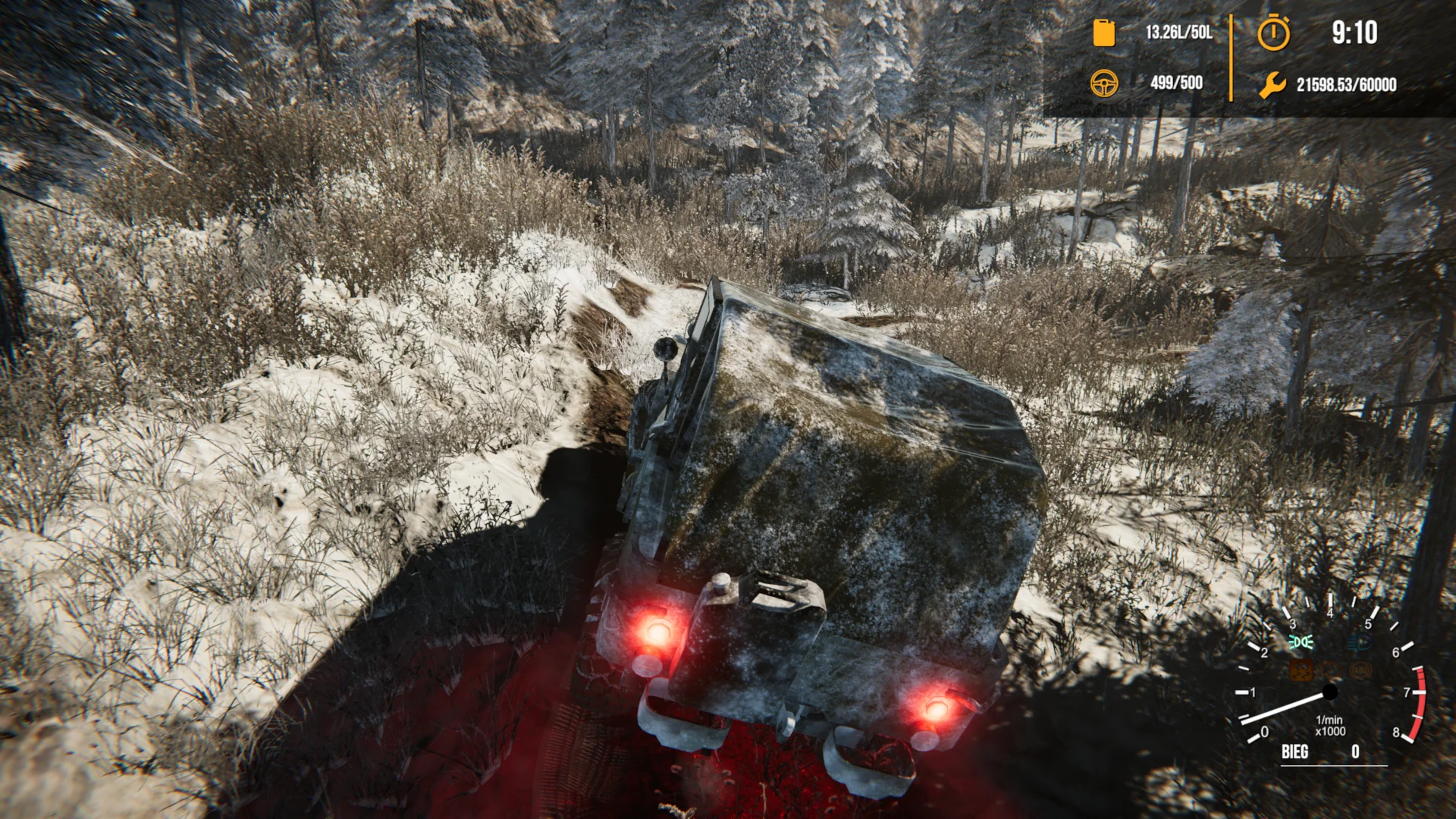1456x819 pixels.
Task: Select the steering wheel damage icon
Action: [1105, 85]
